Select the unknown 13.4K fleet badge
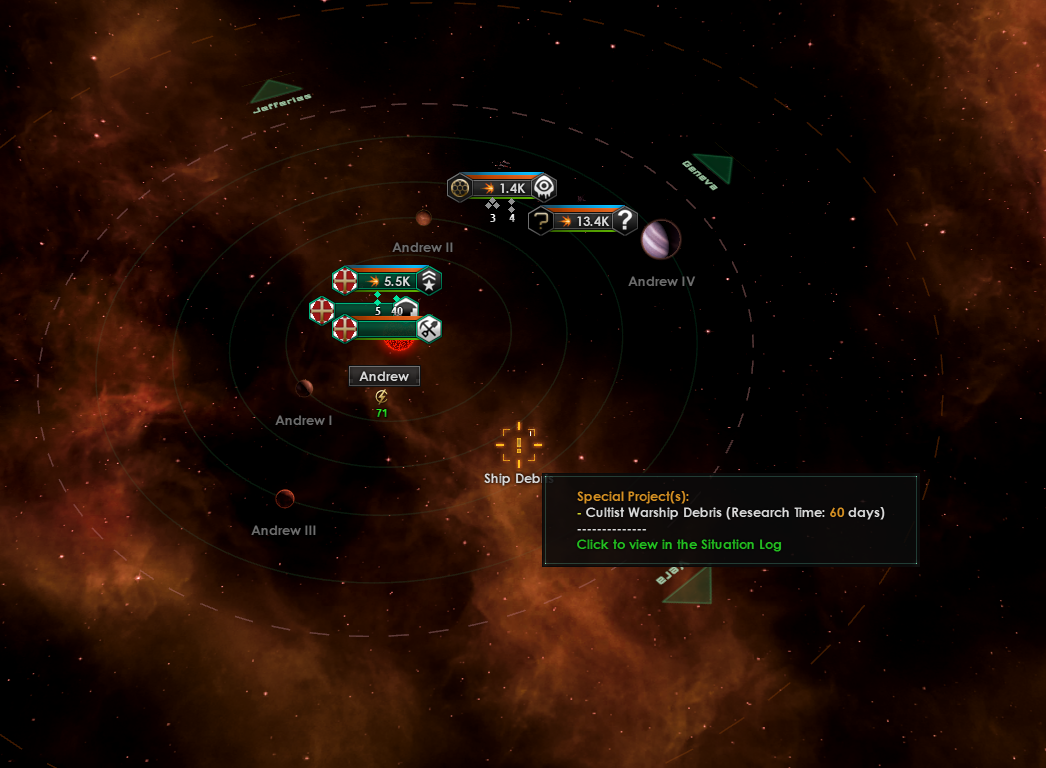 [583, 221]
